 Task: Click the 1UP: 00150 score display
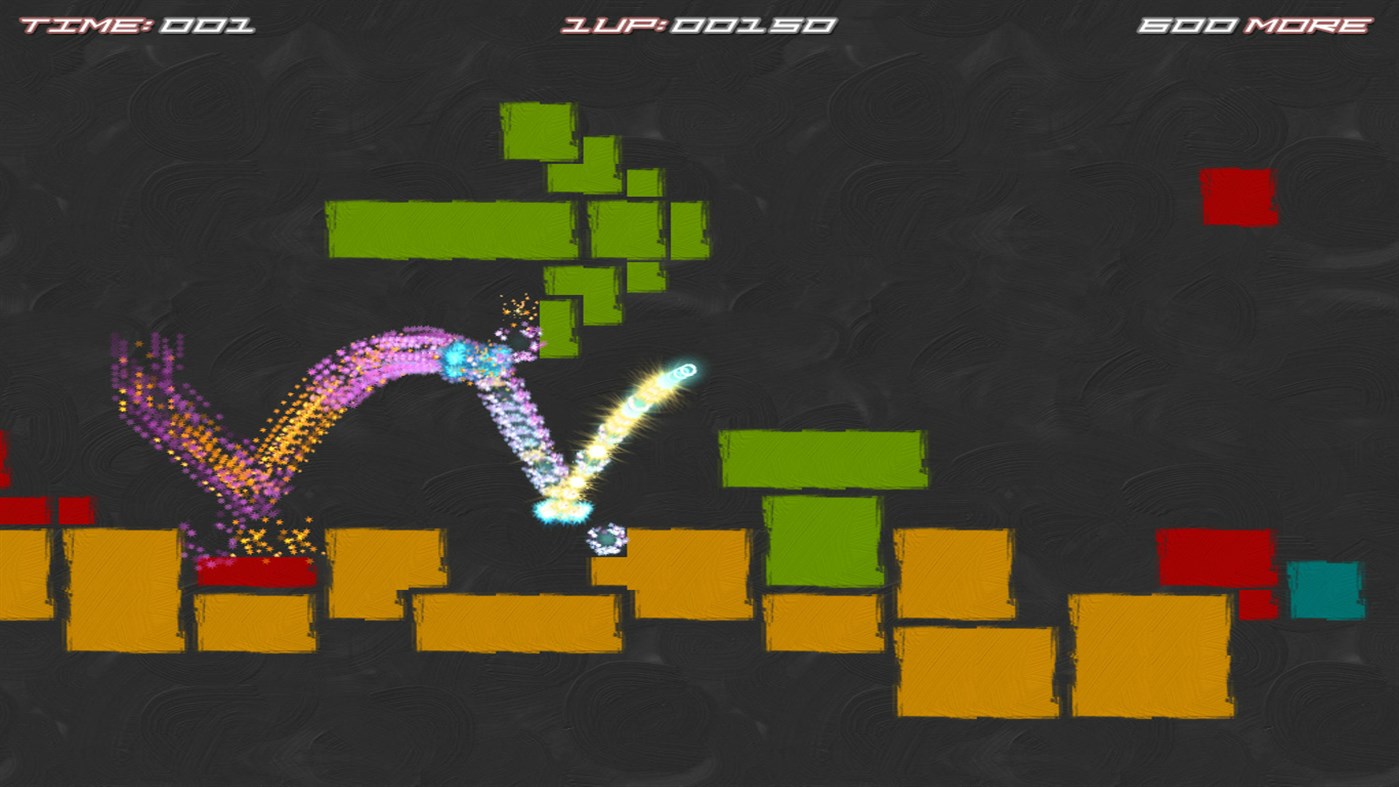(697, 24)
